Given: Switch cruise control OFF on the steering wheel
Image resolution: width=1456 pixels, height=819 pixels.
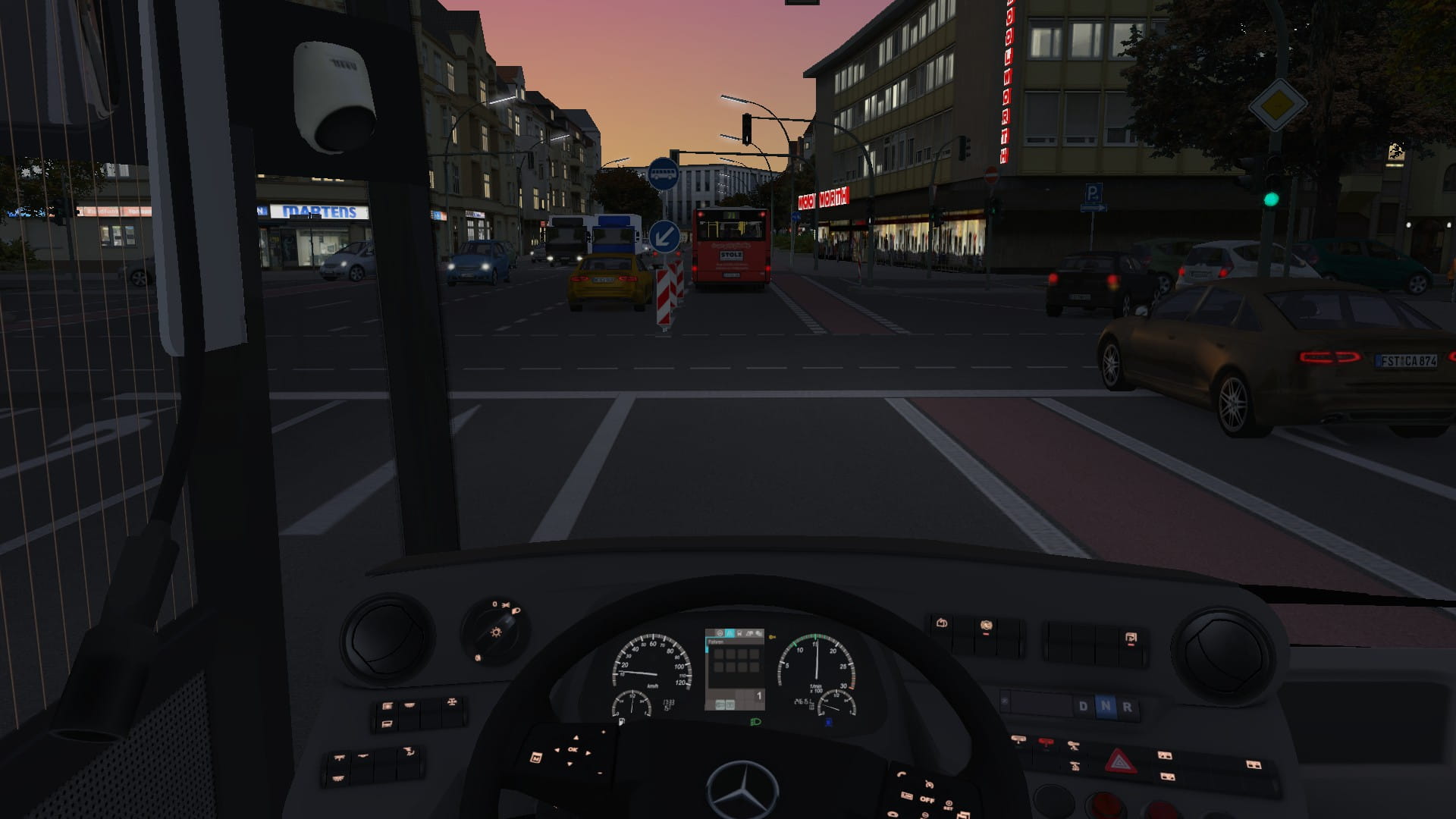Looking at the screenshot, I should [x=927, y=799].
